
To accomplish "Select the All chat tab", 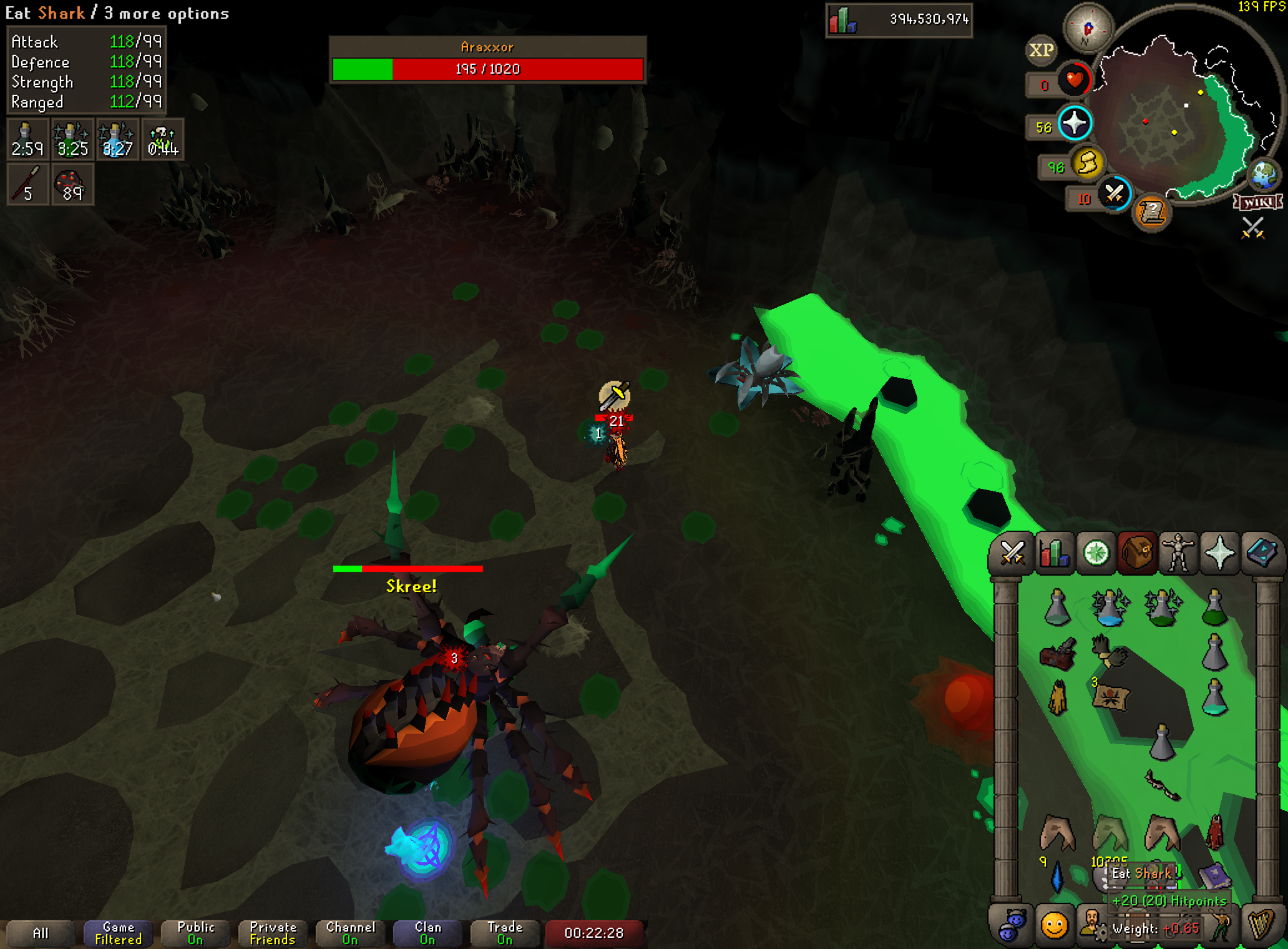I will [x=41, y=933].
